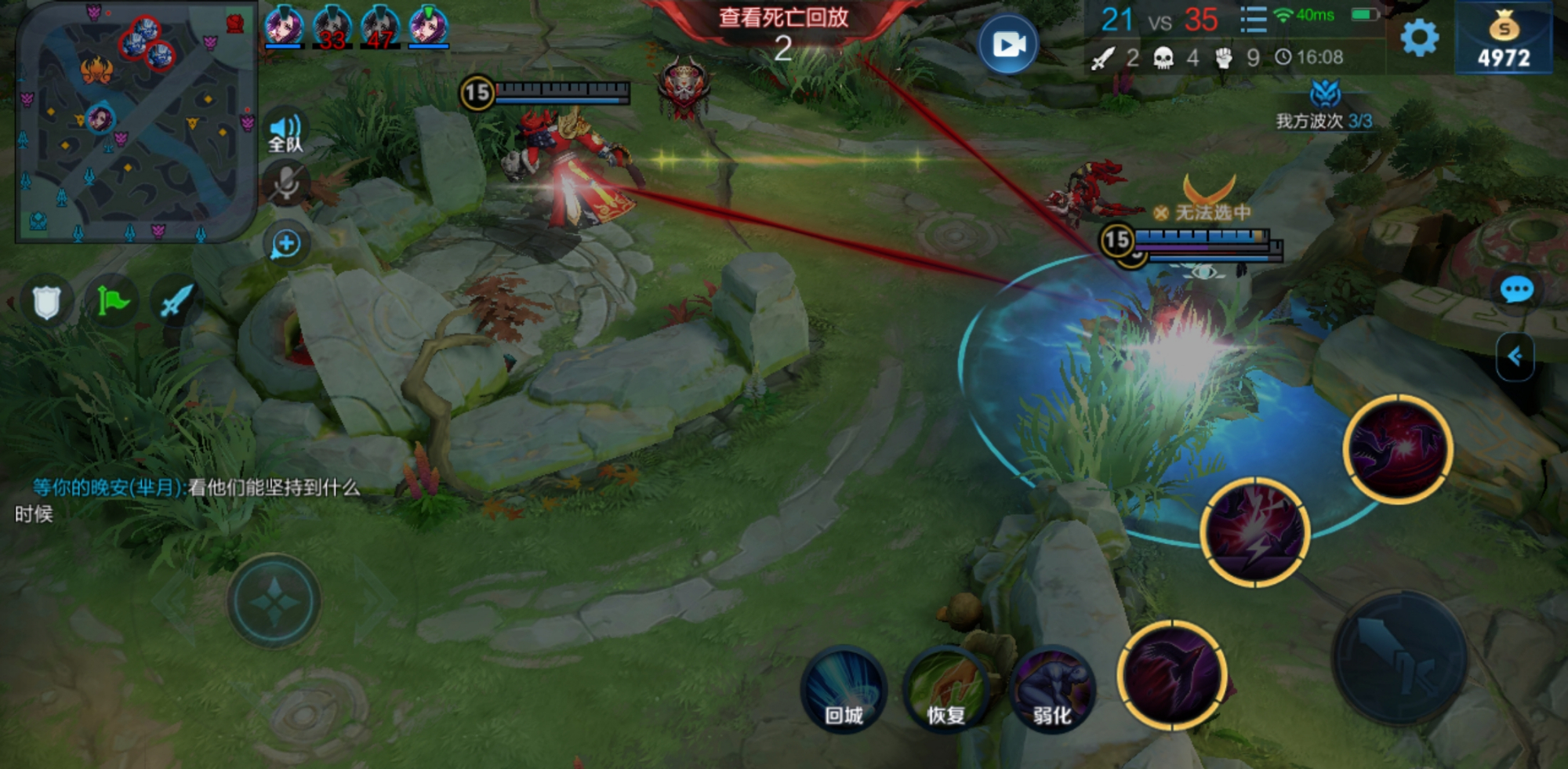This screenshot has width=1568, height=769.
Task: Open the blue chat bubble
Action: click(x=1516, y=290)
